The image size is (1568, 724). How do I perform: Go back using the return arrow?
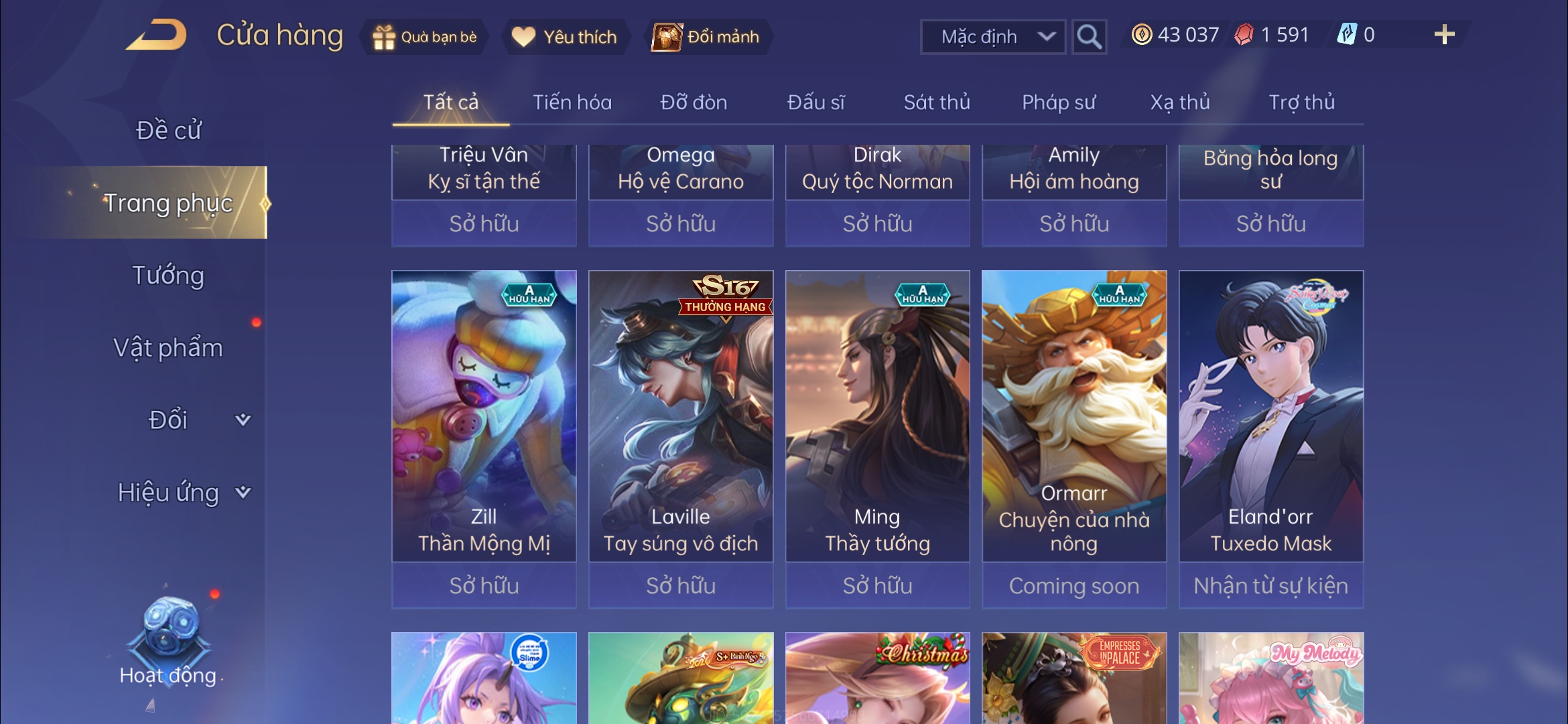pos(156,35)
